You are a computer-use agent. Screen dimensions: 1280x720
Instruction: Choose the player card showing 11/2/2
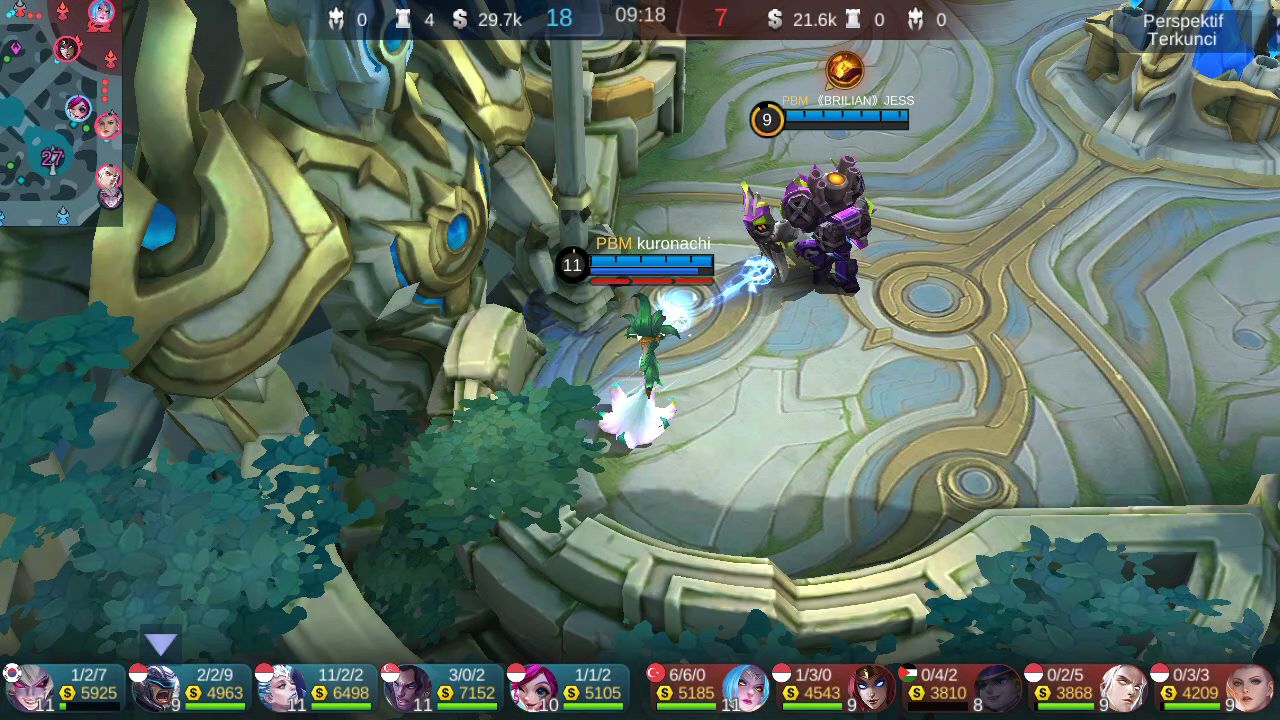316,687
